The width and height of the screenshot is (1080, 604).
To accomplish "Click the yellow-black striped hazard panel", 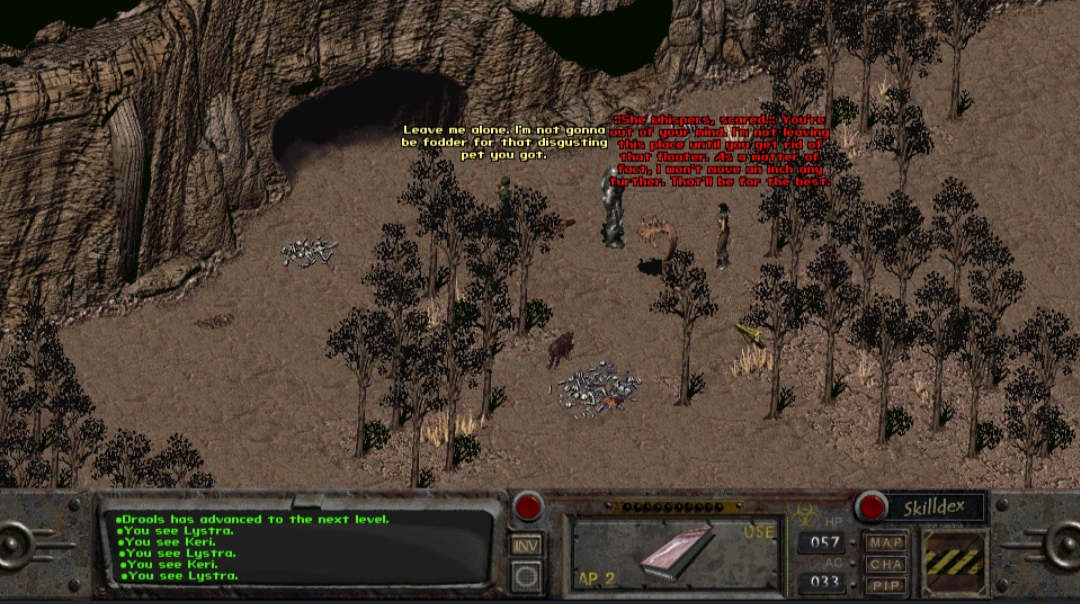I will pyautogui.click(x=954, y=563).
